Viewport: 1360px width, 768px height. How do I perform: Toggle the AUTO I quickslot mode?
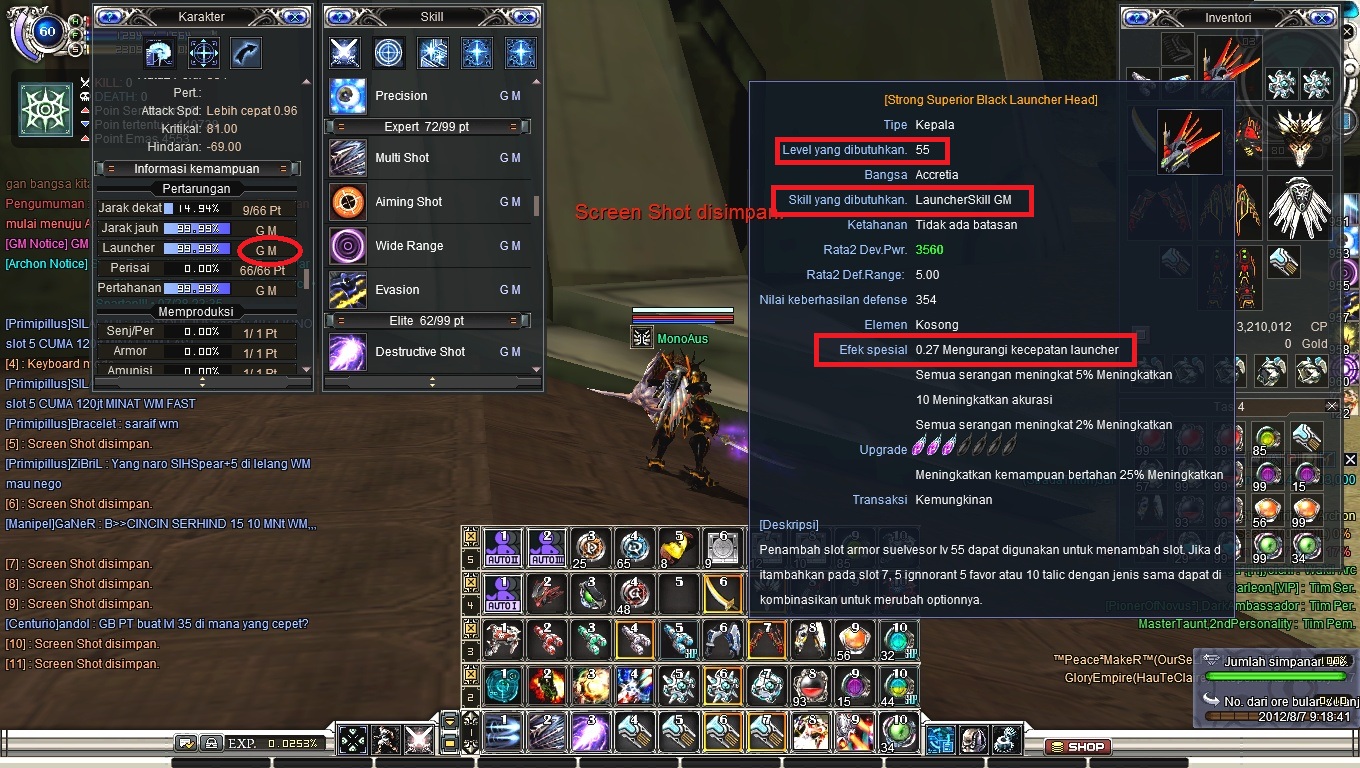click(x=503, y=592)
